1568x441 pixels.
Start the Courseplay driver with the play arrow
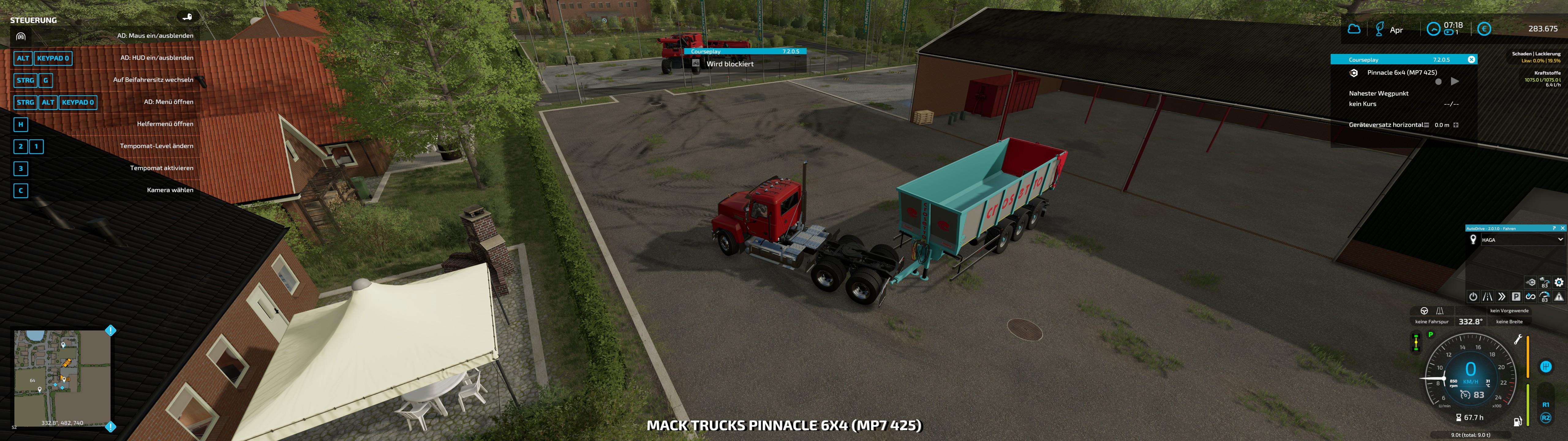1455,82
